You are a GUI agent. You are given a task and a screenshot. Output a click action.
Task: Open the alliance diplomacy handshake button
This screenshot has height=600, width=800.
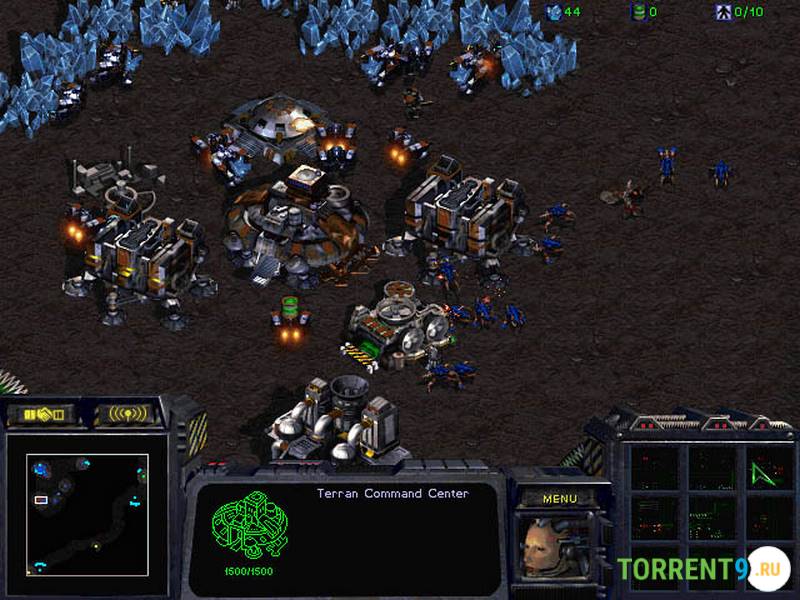coord(44,413)
